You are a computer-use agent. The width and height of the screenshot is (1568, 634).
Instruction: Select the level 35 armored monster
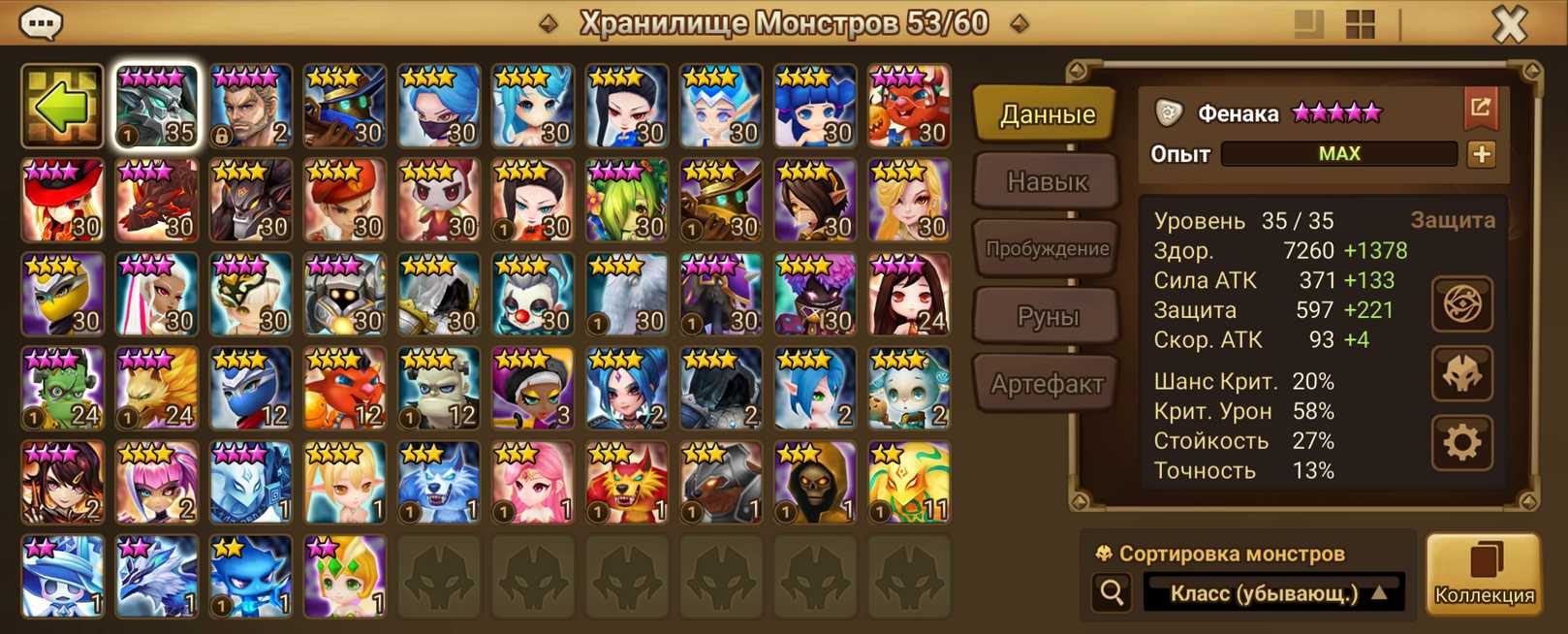point(157,107)
